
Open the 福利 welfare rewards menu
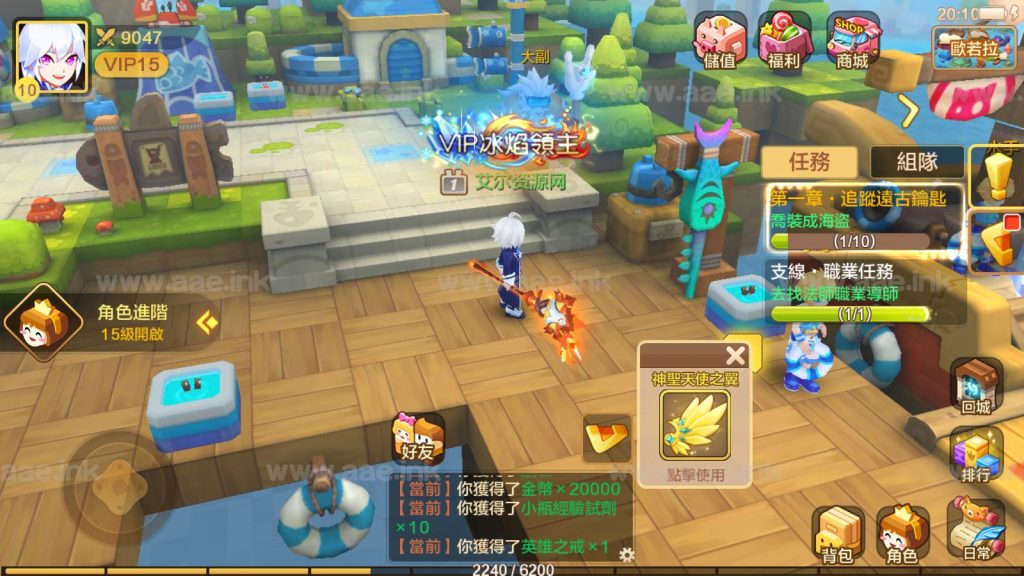pyautogui.click(x=785, y=40)
